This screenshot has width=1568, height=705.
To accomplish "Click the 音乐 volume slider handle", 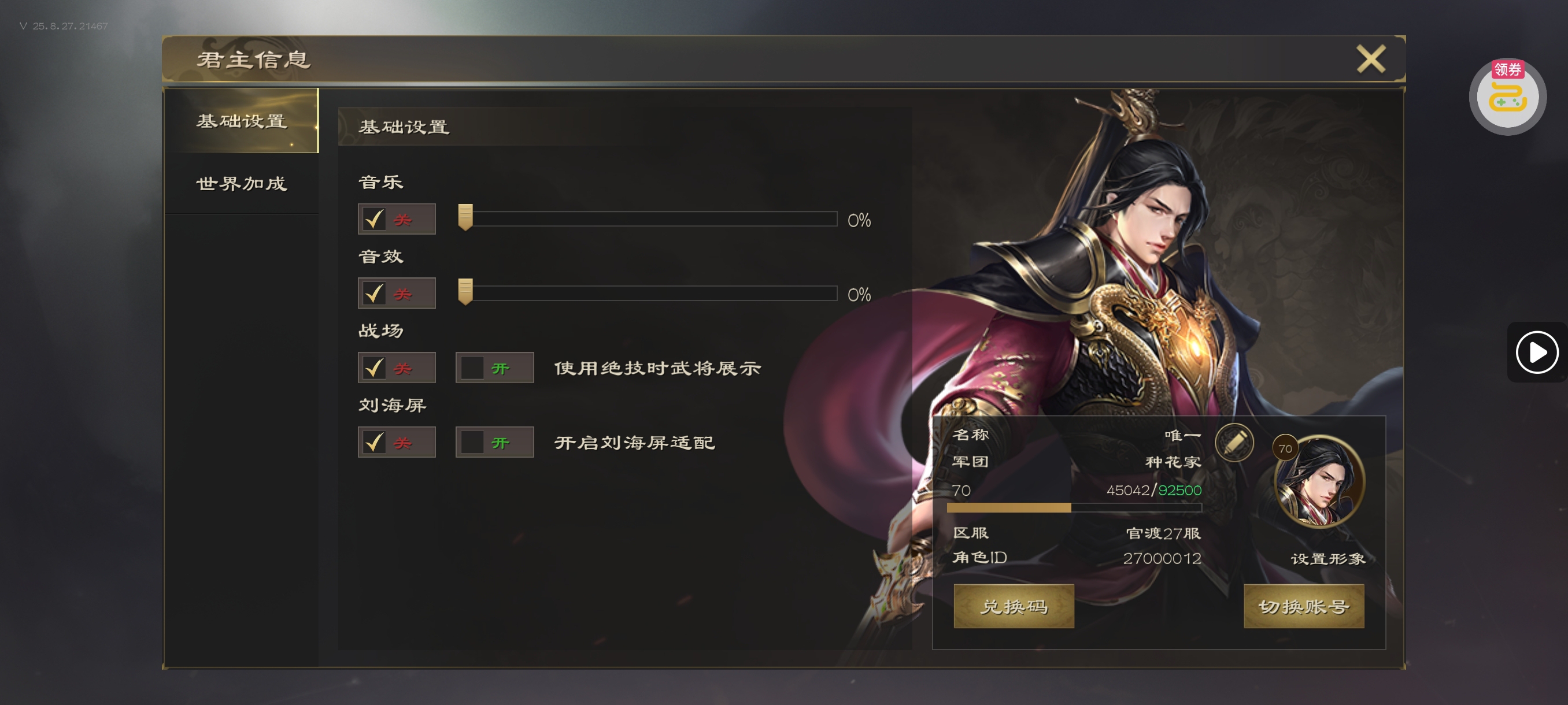I will 465,218.
